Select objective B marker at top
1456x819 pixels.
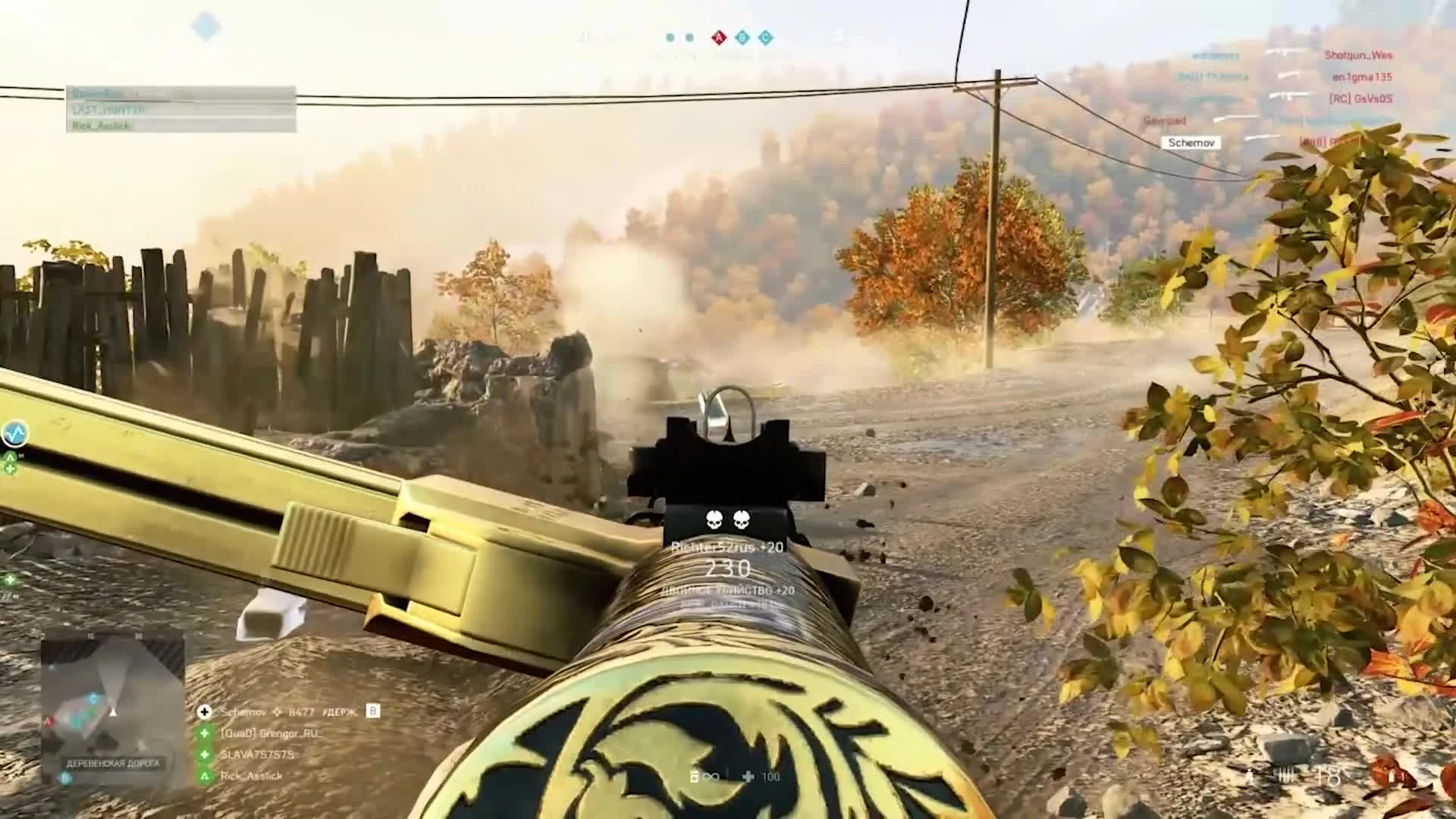coord(742,36)
